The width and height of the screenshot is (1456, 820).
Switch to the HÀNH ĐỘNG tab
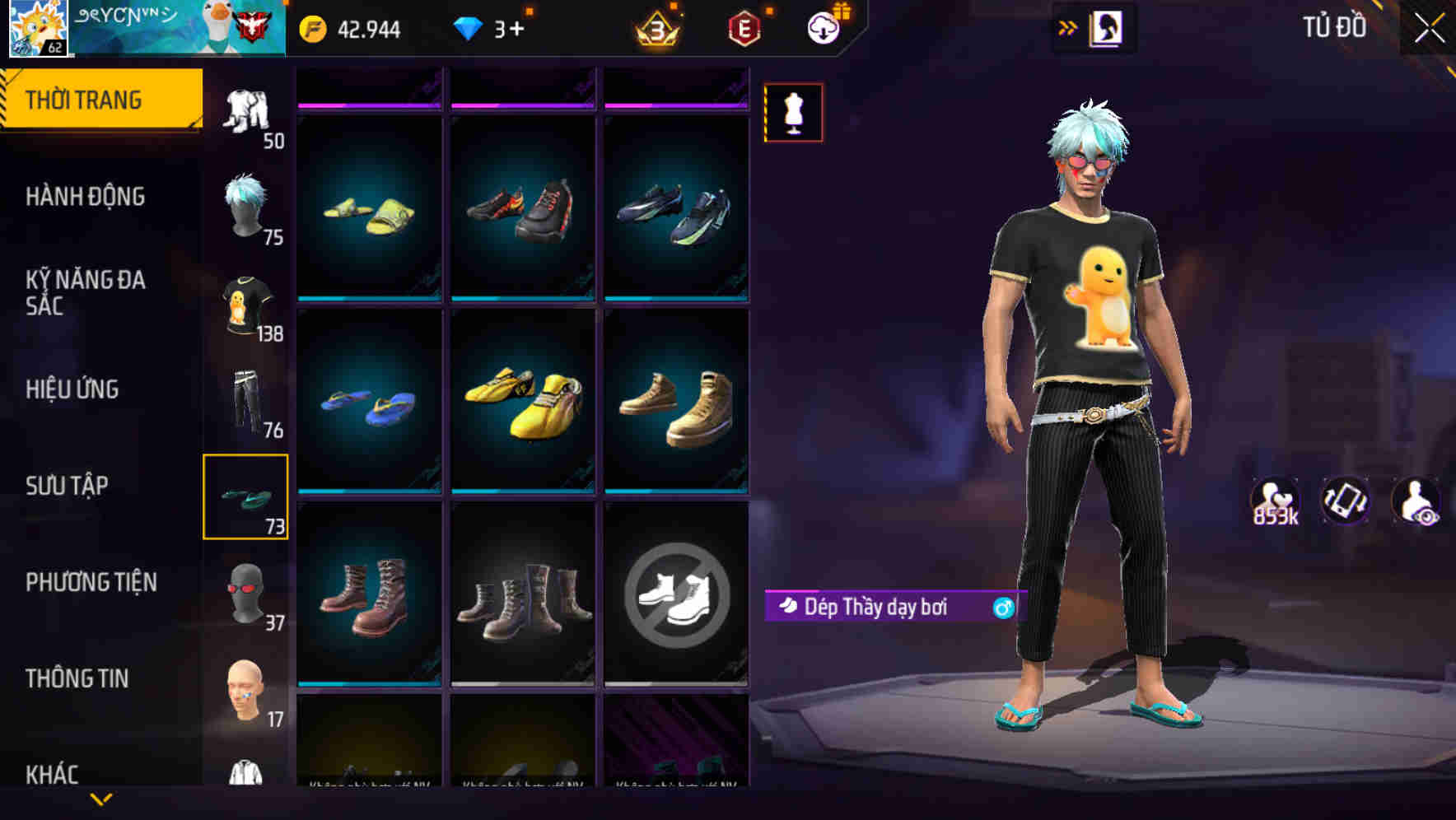86,196
